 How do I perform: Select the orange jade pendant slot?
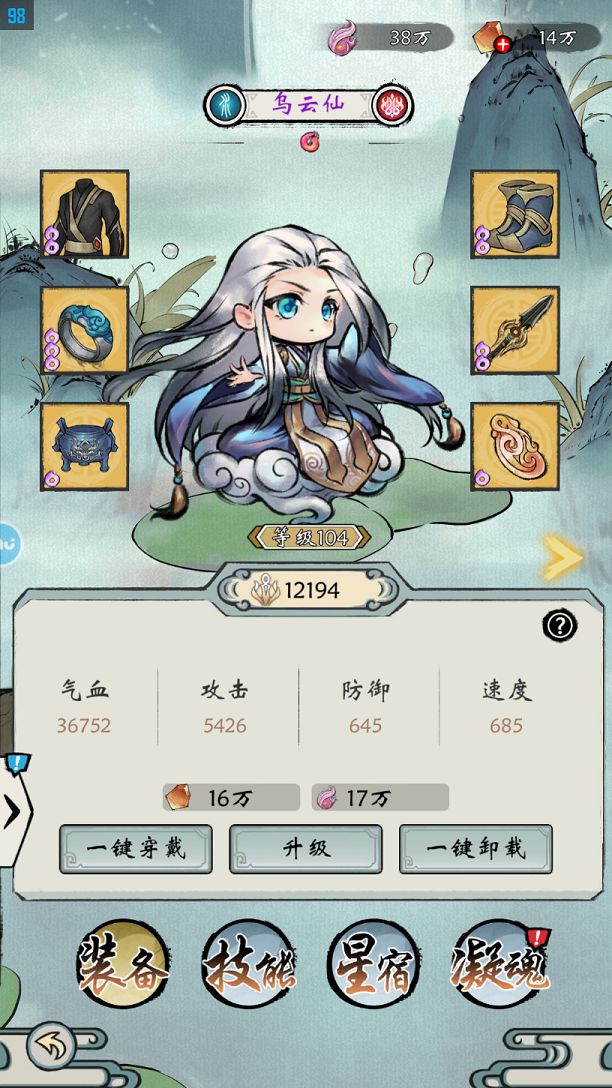coord(515,446)
